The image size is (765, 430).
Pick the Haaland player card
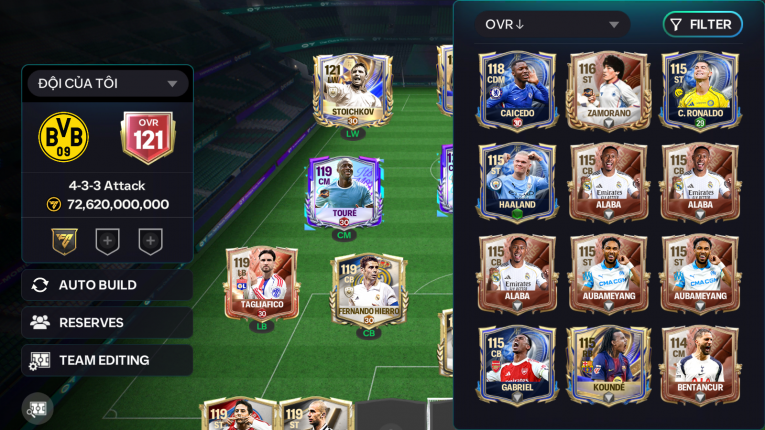[x=517, y=182]
